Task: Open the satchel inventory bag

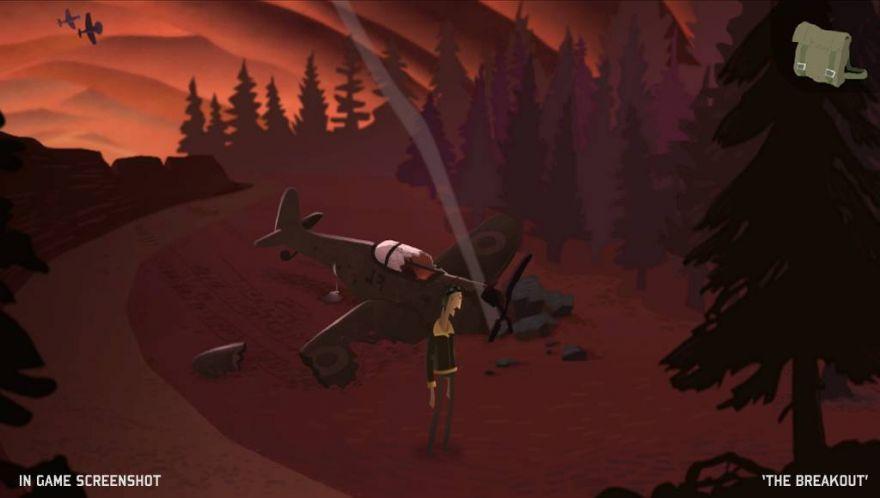Action: click(824, 53)
